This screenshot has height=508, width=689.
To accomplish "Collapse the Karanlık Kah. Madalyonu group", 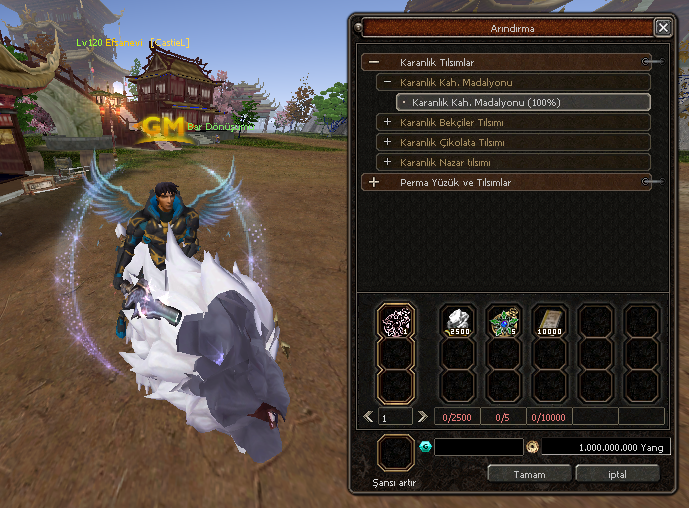I will (x=387, y=82).
